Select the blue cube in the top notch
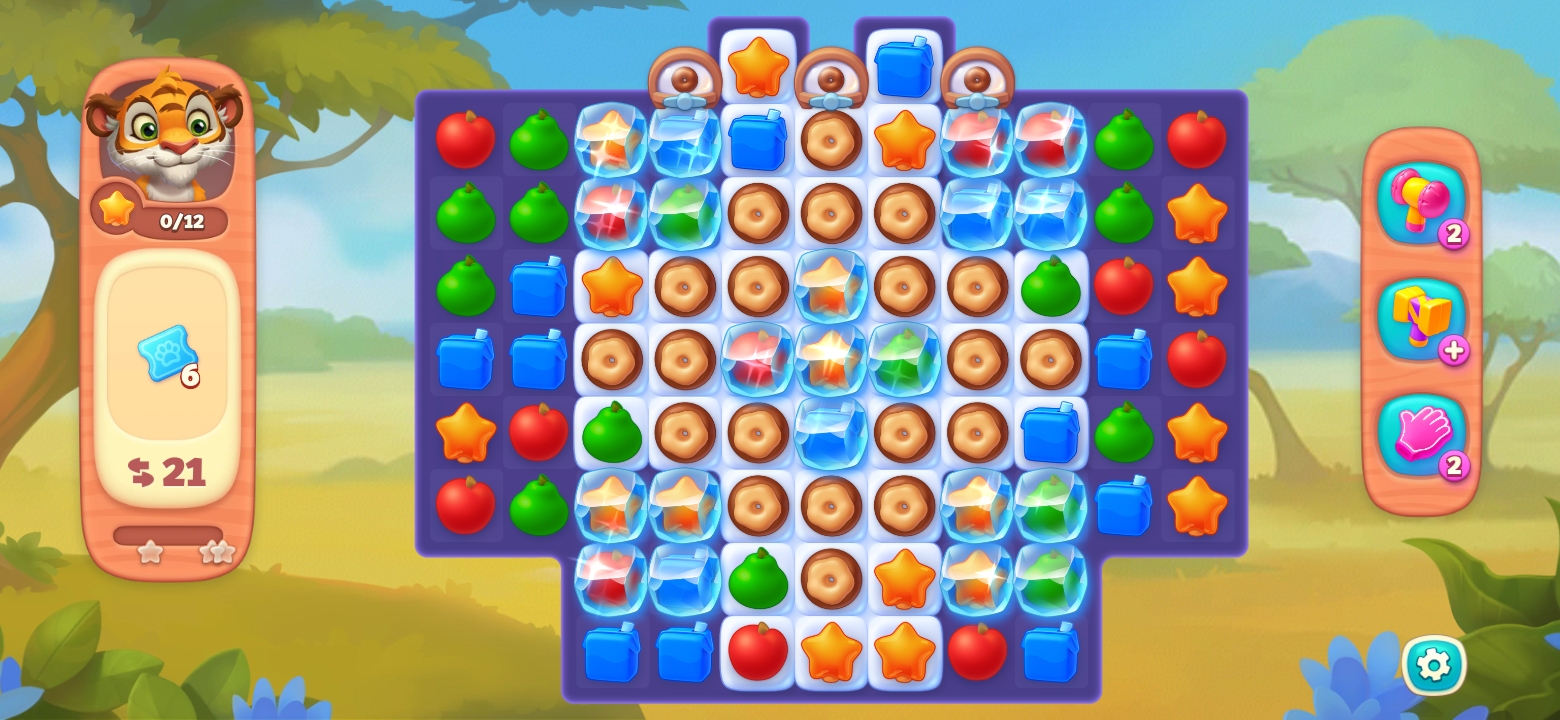 [x=904, y=67]
